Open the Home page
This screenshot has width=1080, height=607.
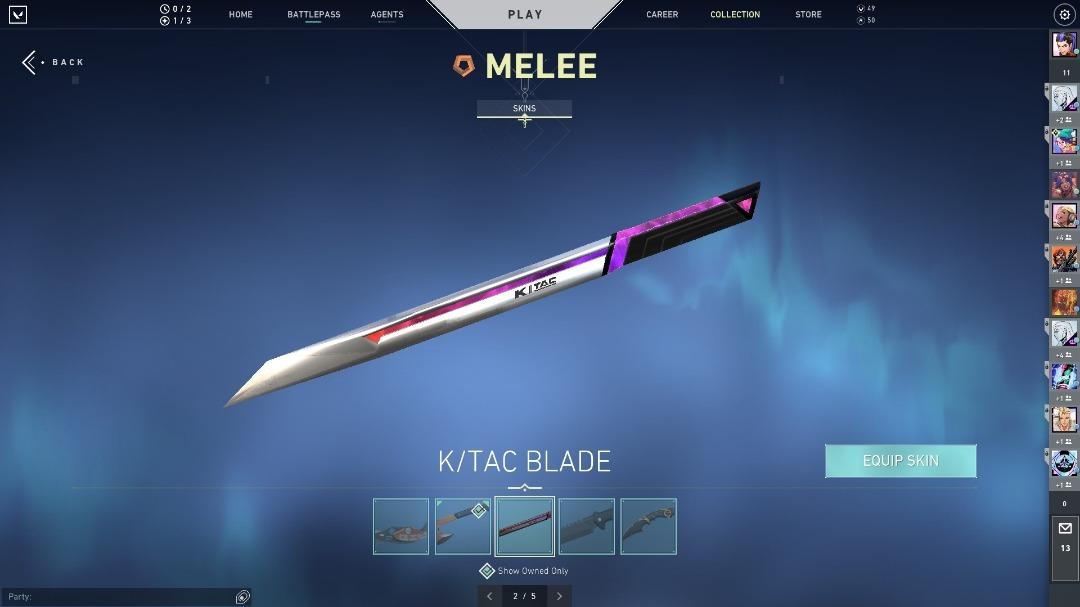[240, 15]
